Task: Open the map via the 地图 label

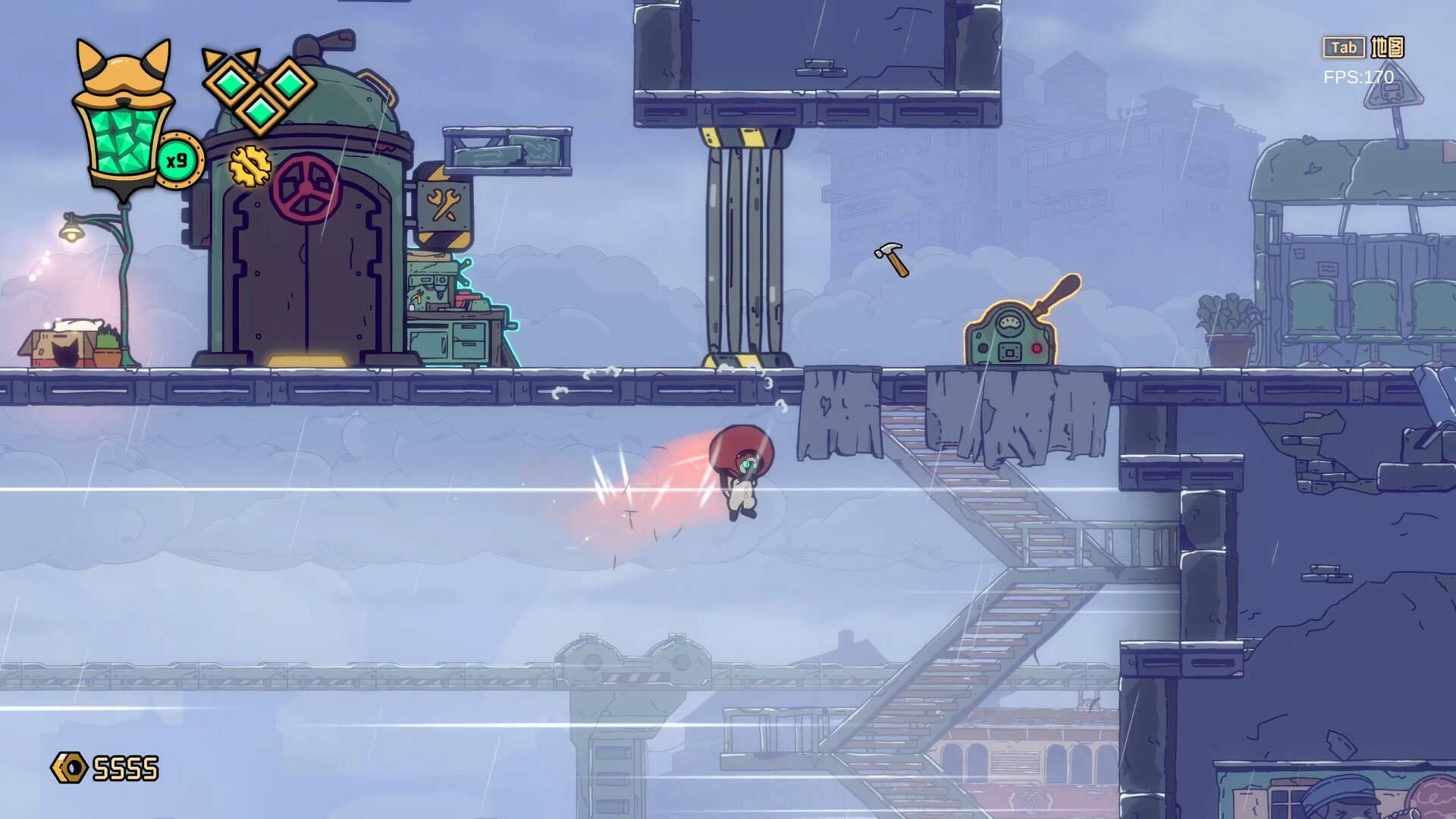Action: point(1387,48)
